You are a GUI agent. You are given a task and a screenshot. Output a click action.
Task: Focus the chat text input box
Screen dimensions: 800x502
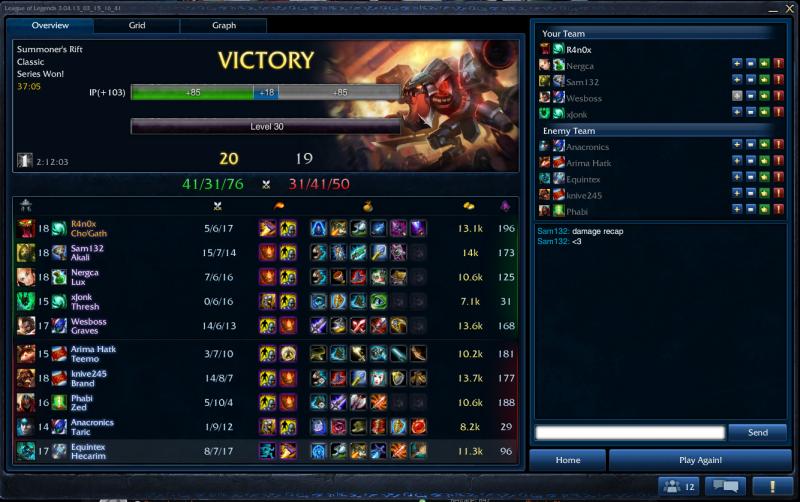tap(629, 433)
